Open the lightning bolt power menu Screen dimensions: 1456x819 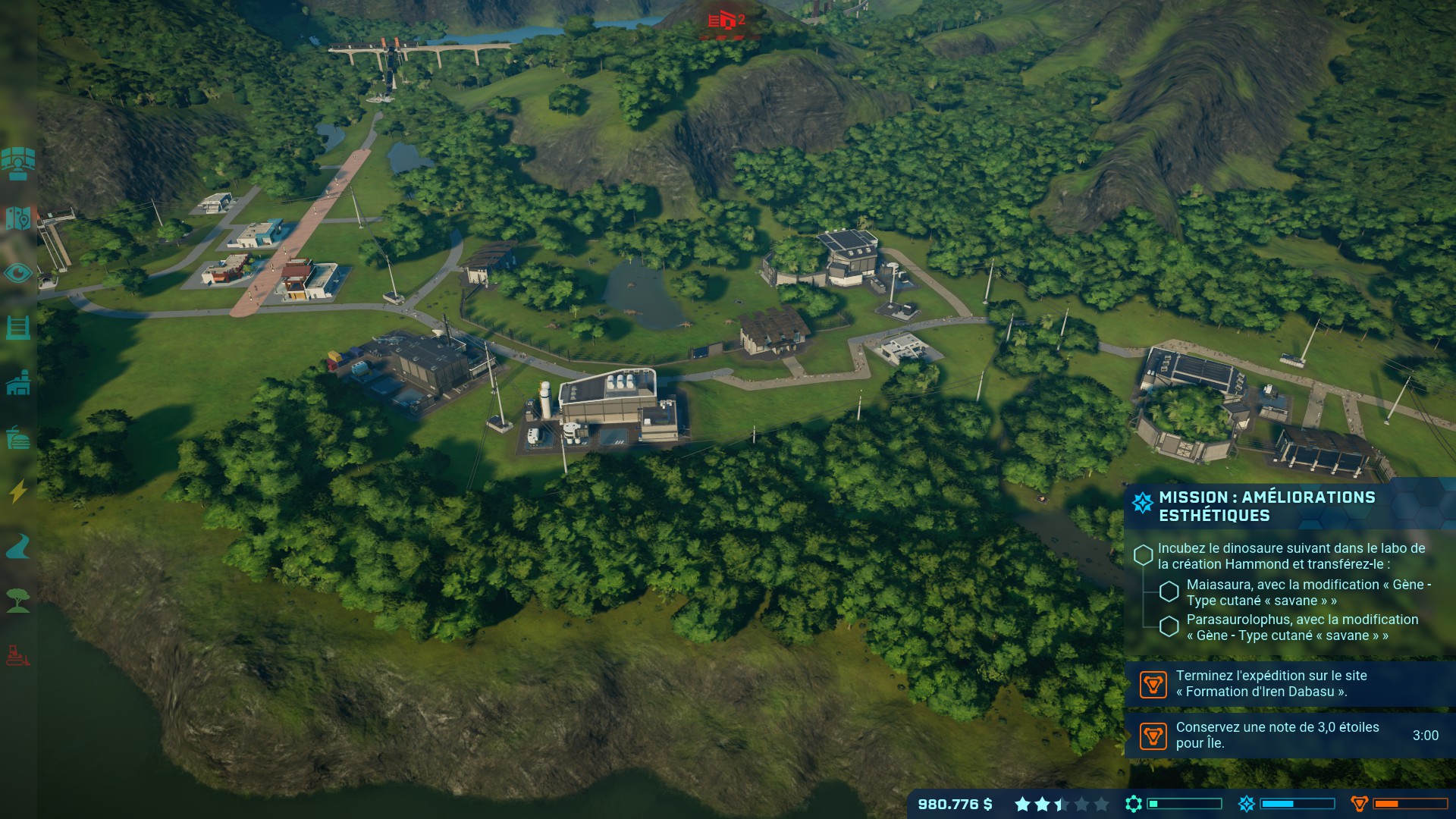coord(17,491)
